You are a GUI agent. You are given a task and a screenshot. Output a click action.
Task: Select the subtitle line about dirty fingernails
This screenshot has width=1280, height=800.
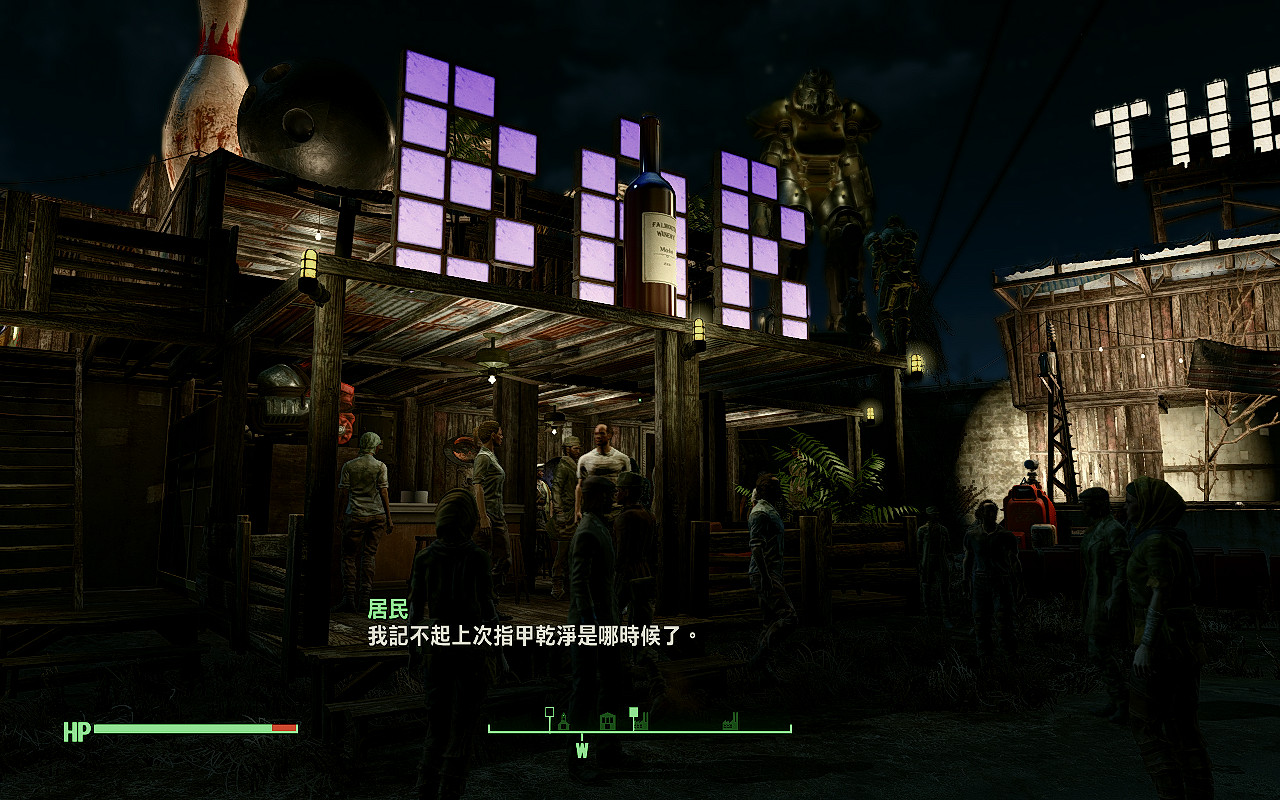tap(530, 634)
